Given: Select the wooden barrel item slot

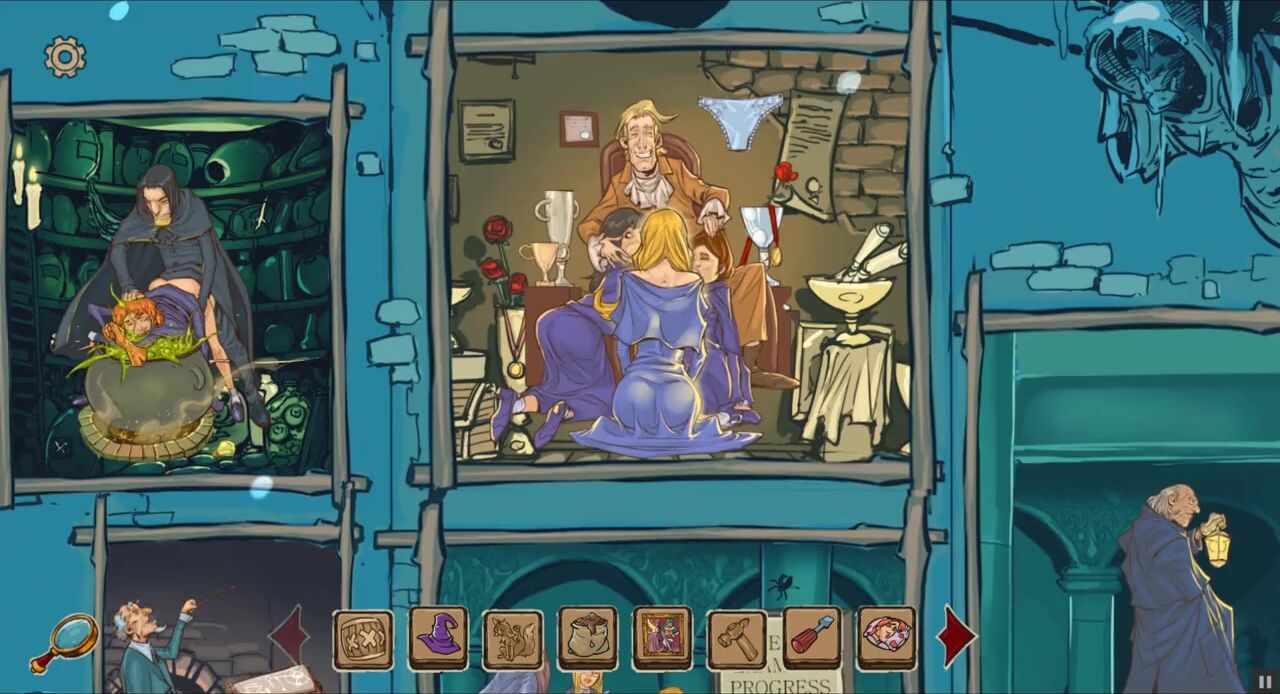Looking at the screenshot, I should pos(363,639).
